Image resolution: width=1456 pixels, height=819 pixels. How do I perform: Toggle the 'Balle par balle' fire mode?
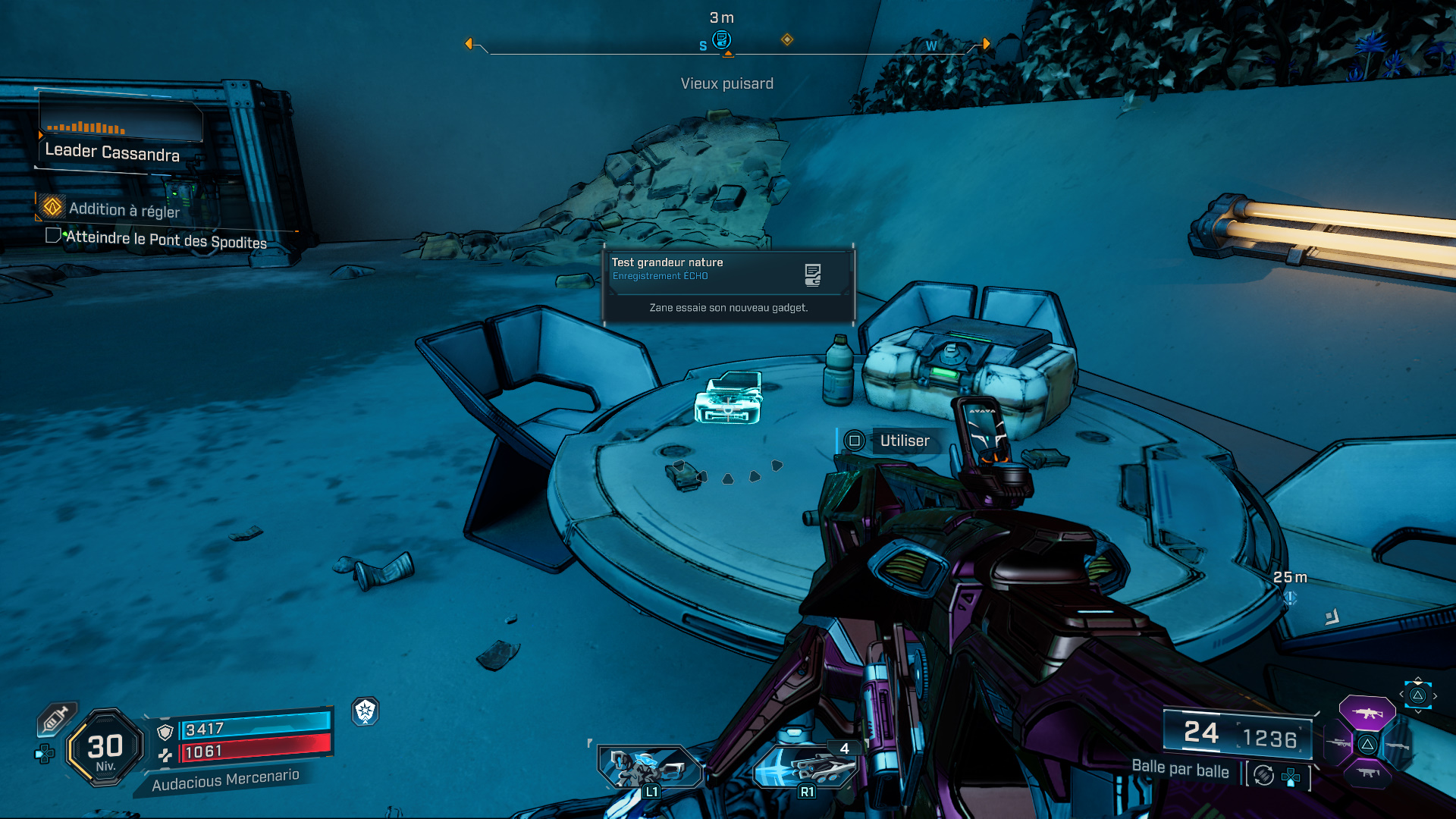1180,770
